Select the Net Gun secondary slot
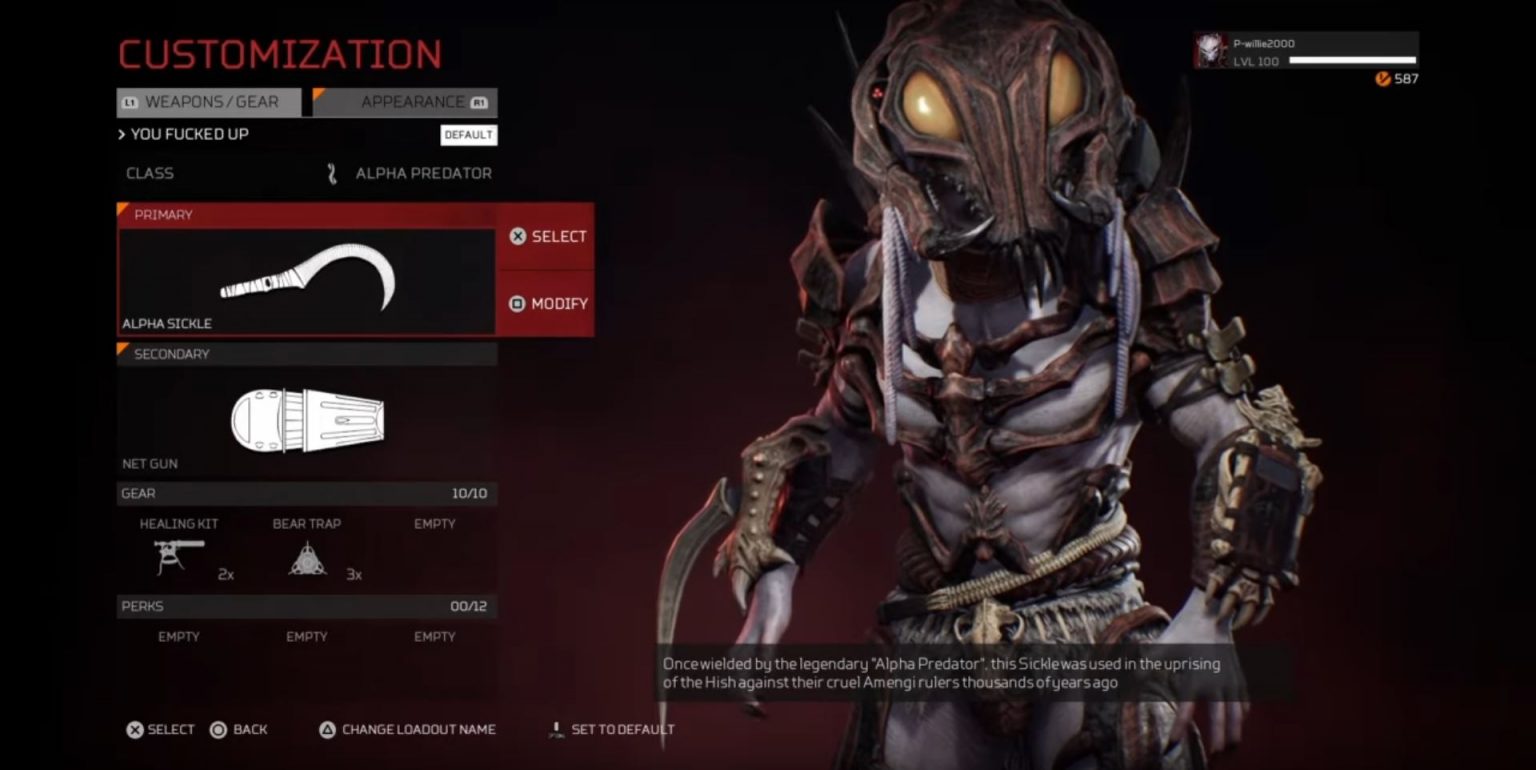The width and height of the screenshot is (1536, 770). click(307, 419)
